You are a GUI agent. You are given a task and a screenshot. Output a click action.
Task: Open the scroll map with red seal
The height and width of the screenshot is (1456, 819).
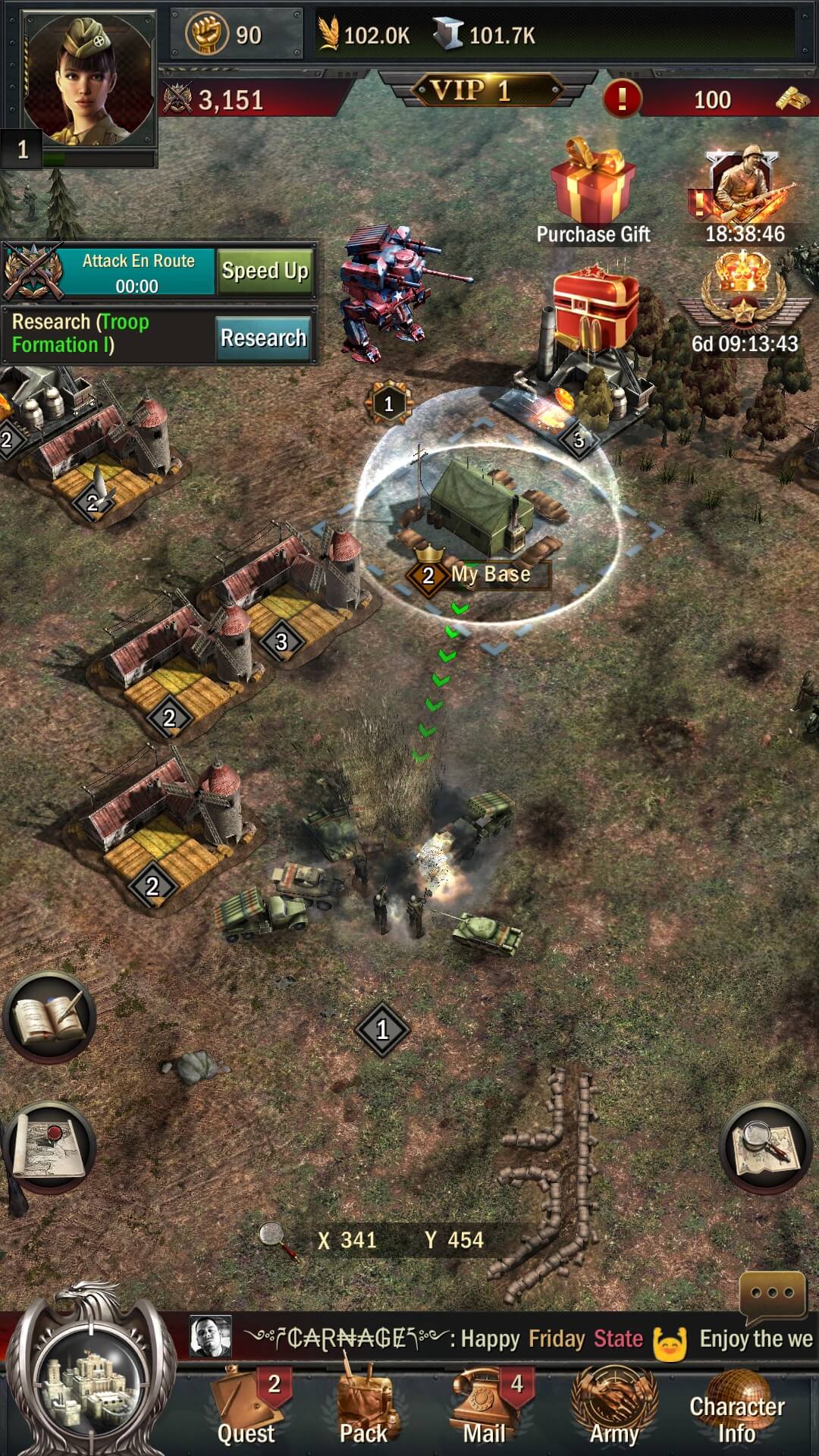50,1147
